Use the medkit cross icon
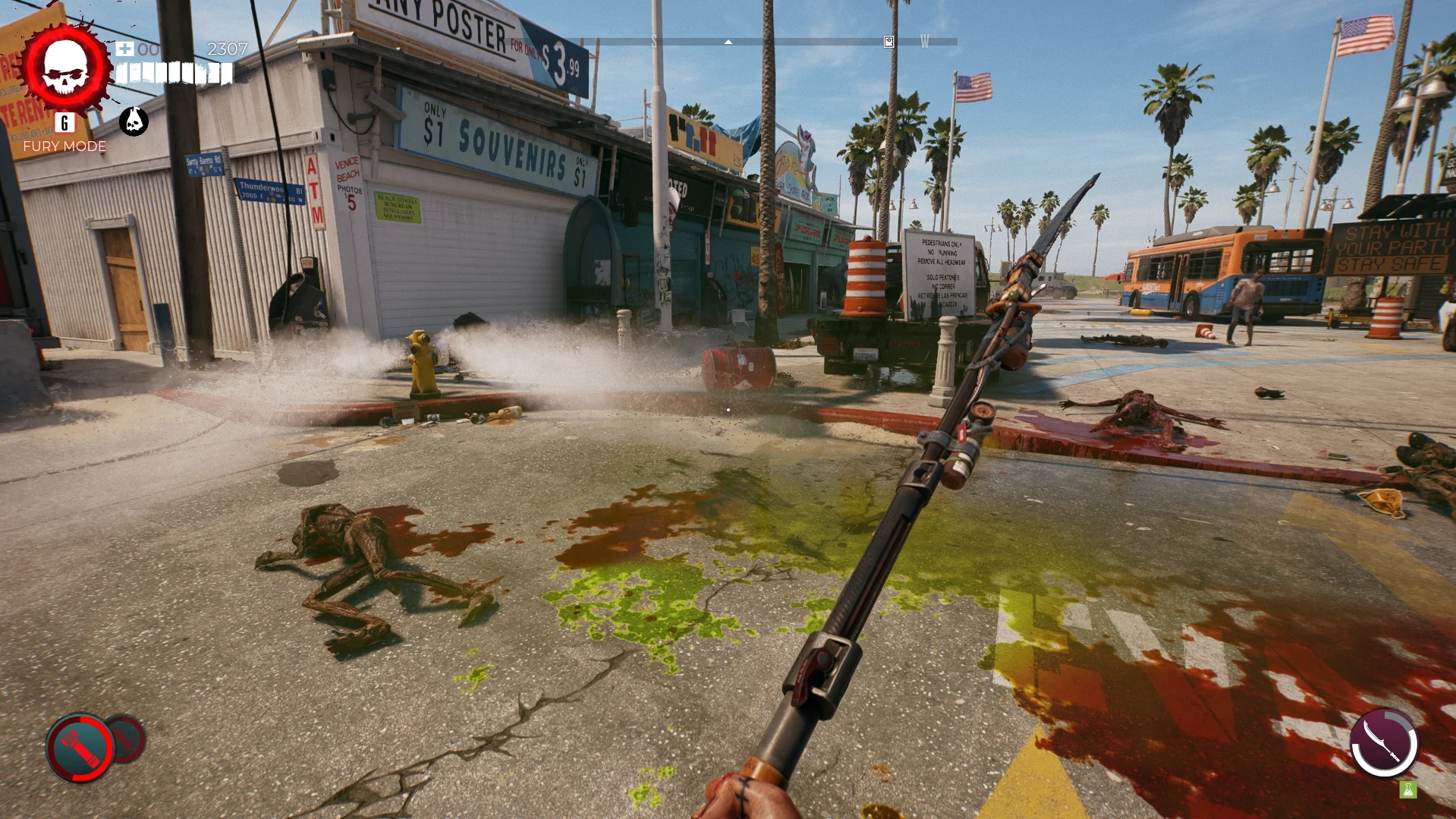 coord(125,49)
